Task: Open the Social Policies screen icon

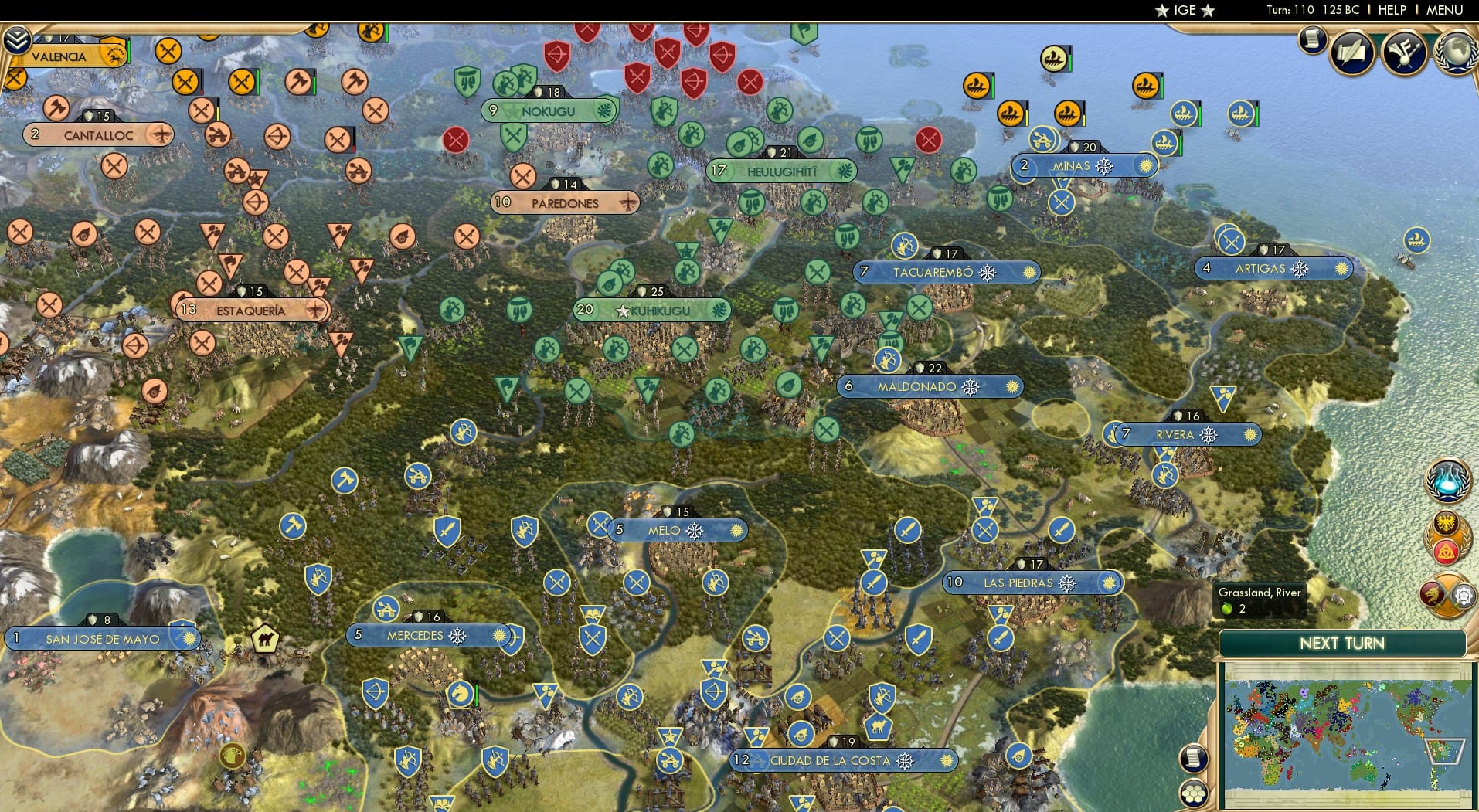Action: (x=1350, y=53)
